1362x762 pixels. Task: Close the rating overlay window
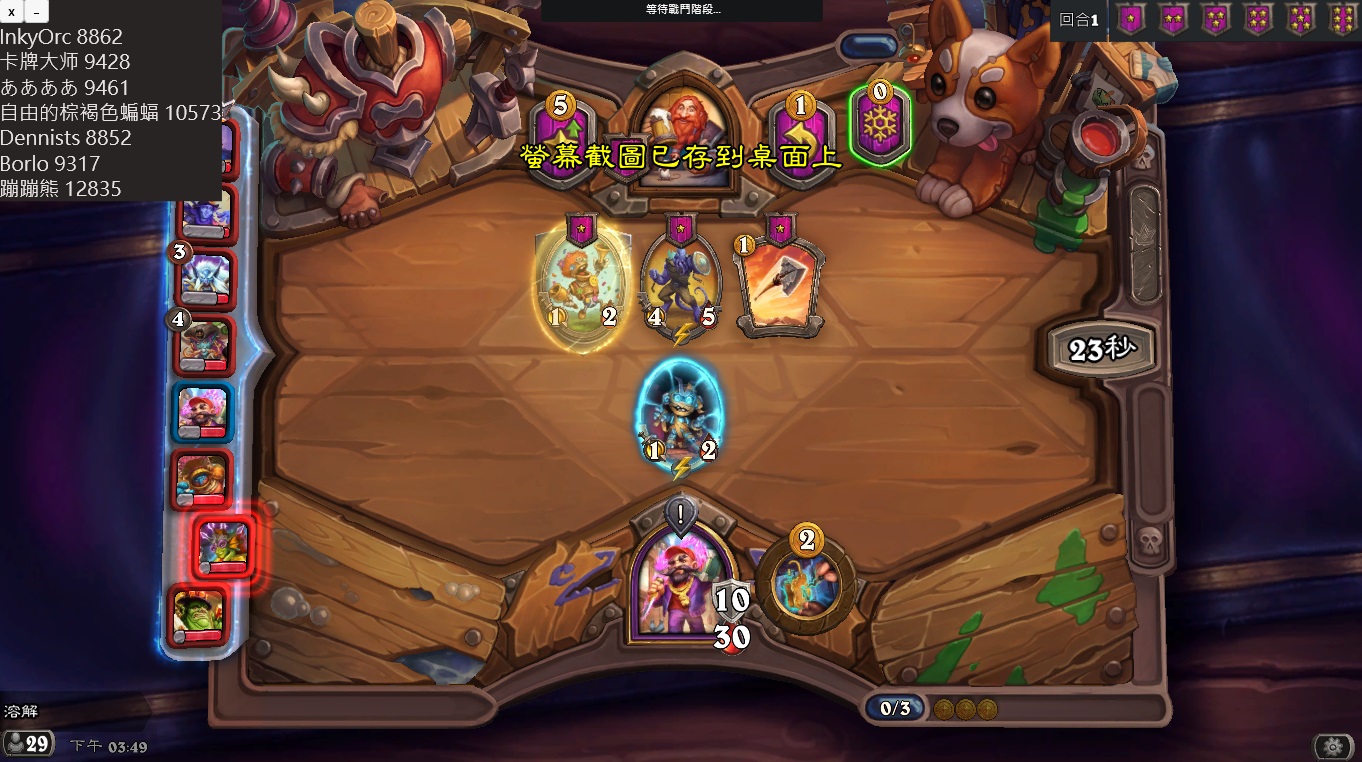12,11
